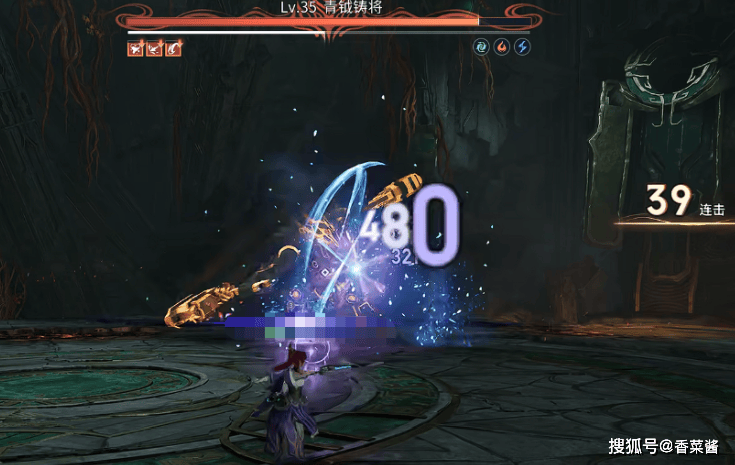The width and height of the screenshot is (735, 465).
Task: Select the orange flame element icon
Action: point(502,47)
